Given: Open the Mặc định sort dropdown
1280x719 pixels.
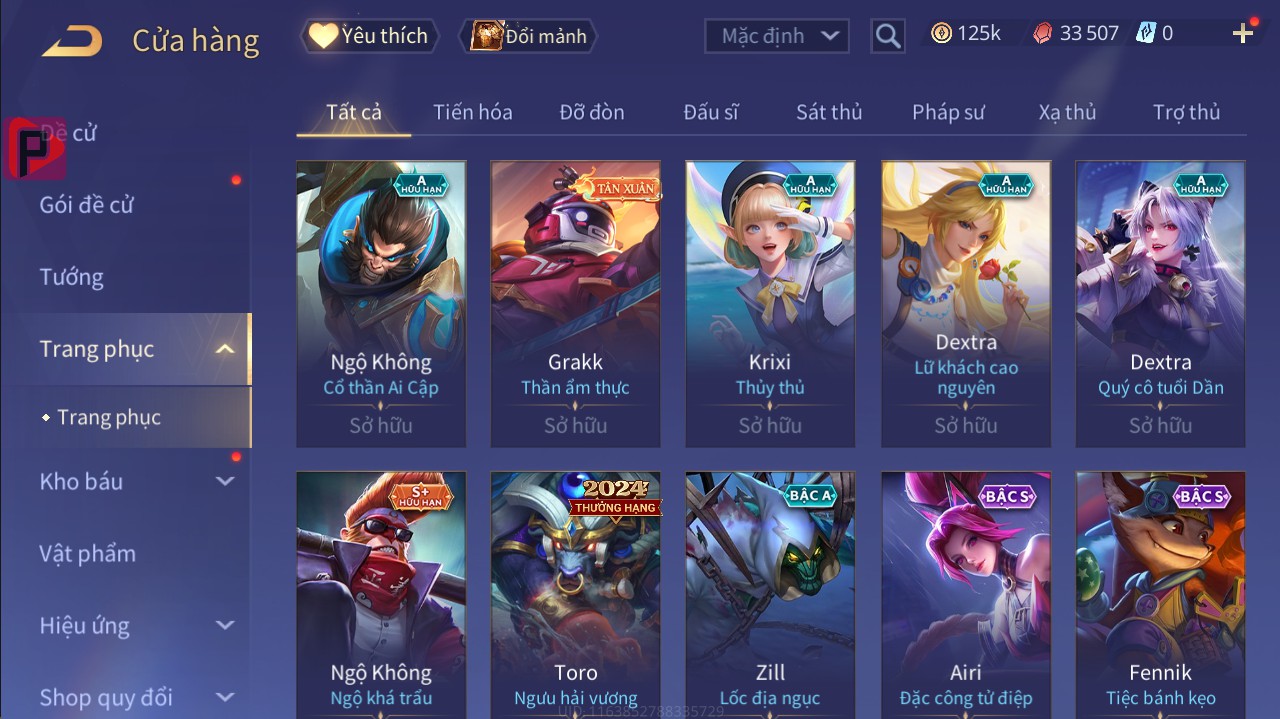Looking at the screenshot, I should pyautogui.click(x=777, y=36).
